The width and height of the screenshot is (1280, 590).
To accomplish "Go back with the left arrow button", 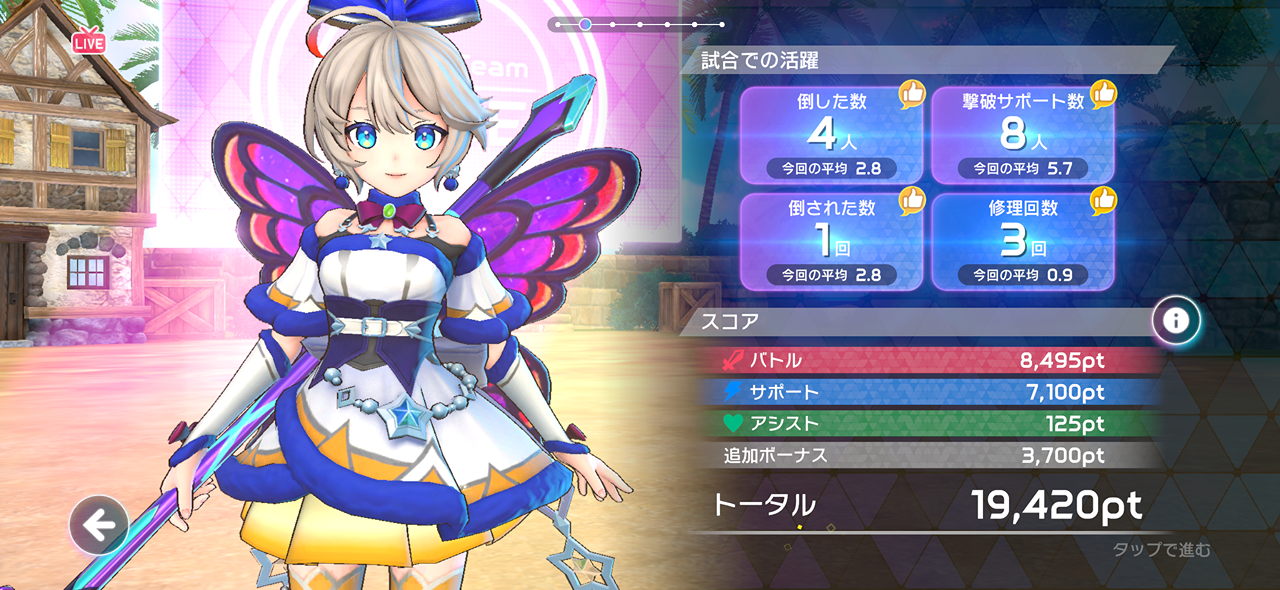I will tap(98, 525).
